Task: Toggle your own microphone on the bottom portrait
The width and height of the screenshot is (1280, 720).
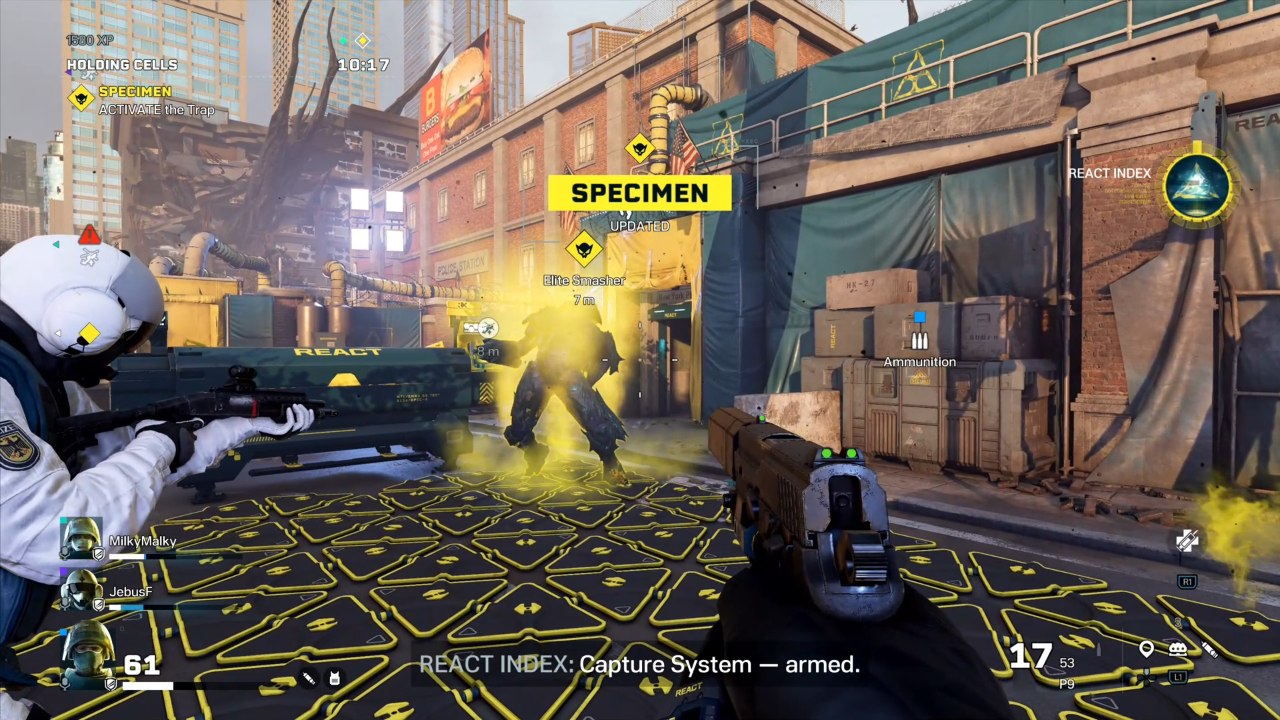Action: pyautogui.click(x=65, y=682)
